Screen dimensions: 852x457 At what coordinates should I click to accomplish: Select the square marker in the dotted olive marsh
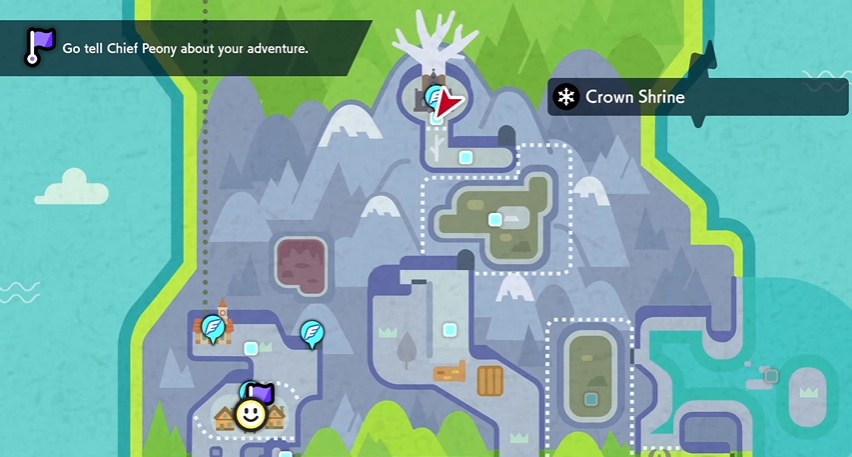tap(494, 219)
